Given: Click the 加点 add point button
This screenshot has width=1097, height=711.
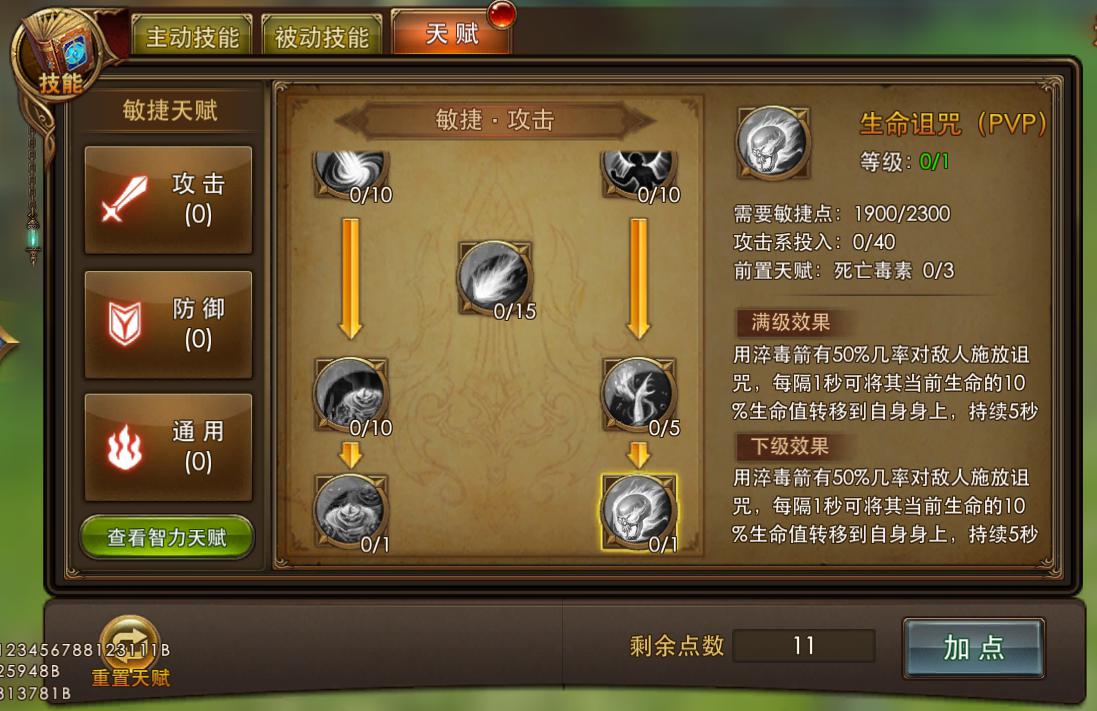Looking at the screenshot, I should [973, 648].
